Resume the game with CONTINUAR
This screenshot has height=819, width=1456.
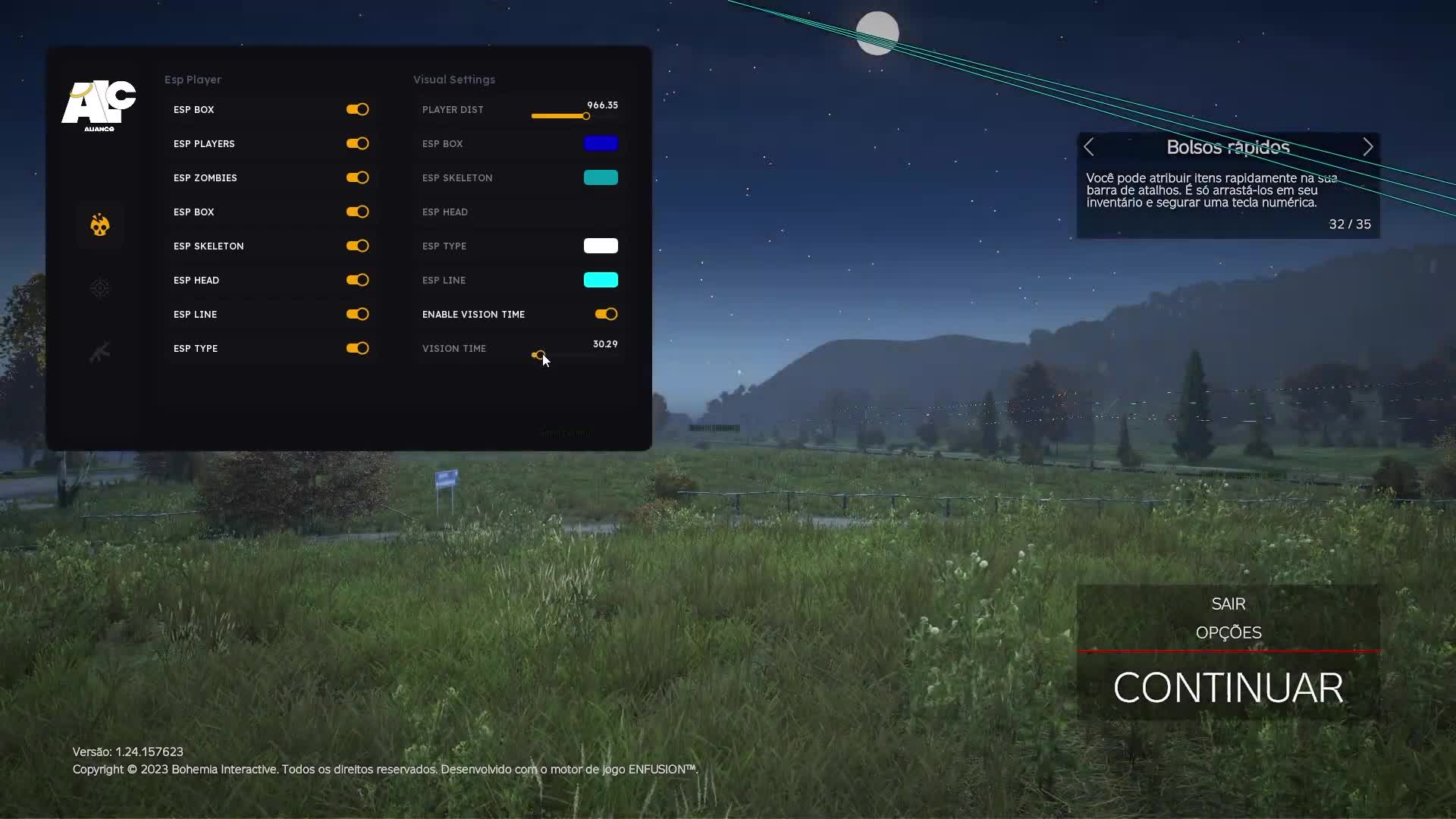(x=1228, y=688)
